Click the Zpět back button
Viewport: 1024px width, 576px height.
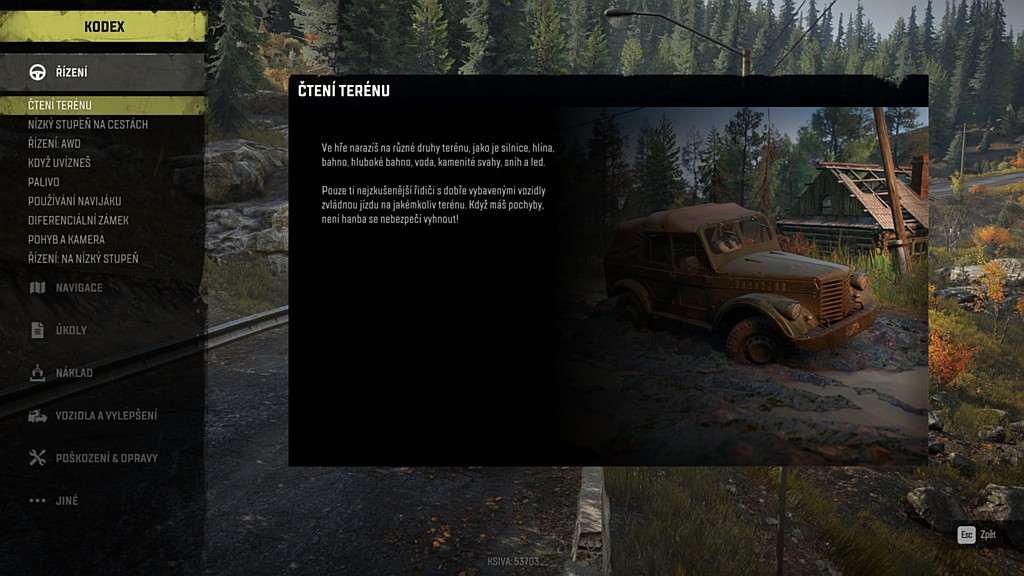pos(978,535)
